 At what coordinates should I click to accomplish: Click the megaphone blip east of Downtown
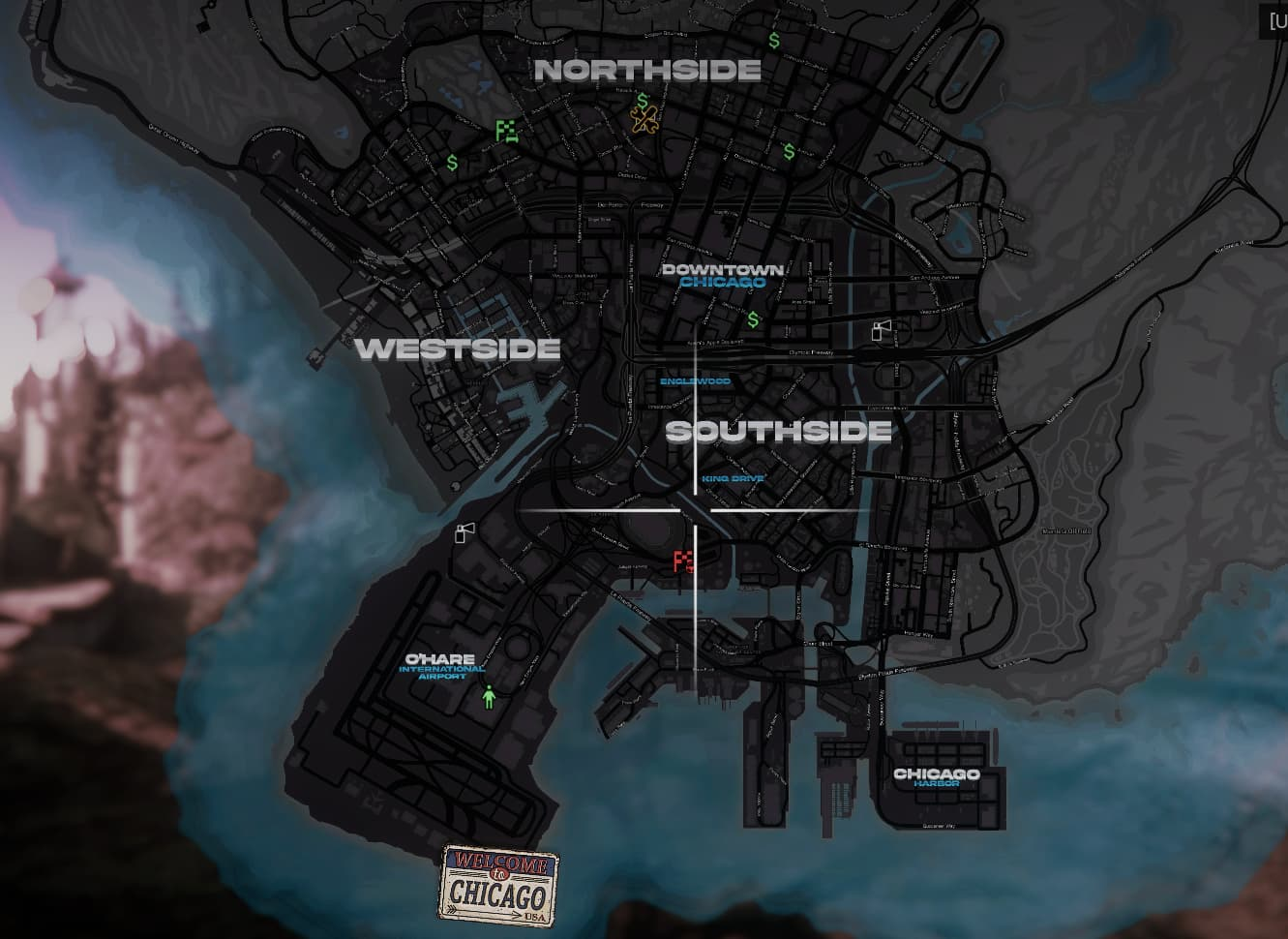[x=881, y=330]
